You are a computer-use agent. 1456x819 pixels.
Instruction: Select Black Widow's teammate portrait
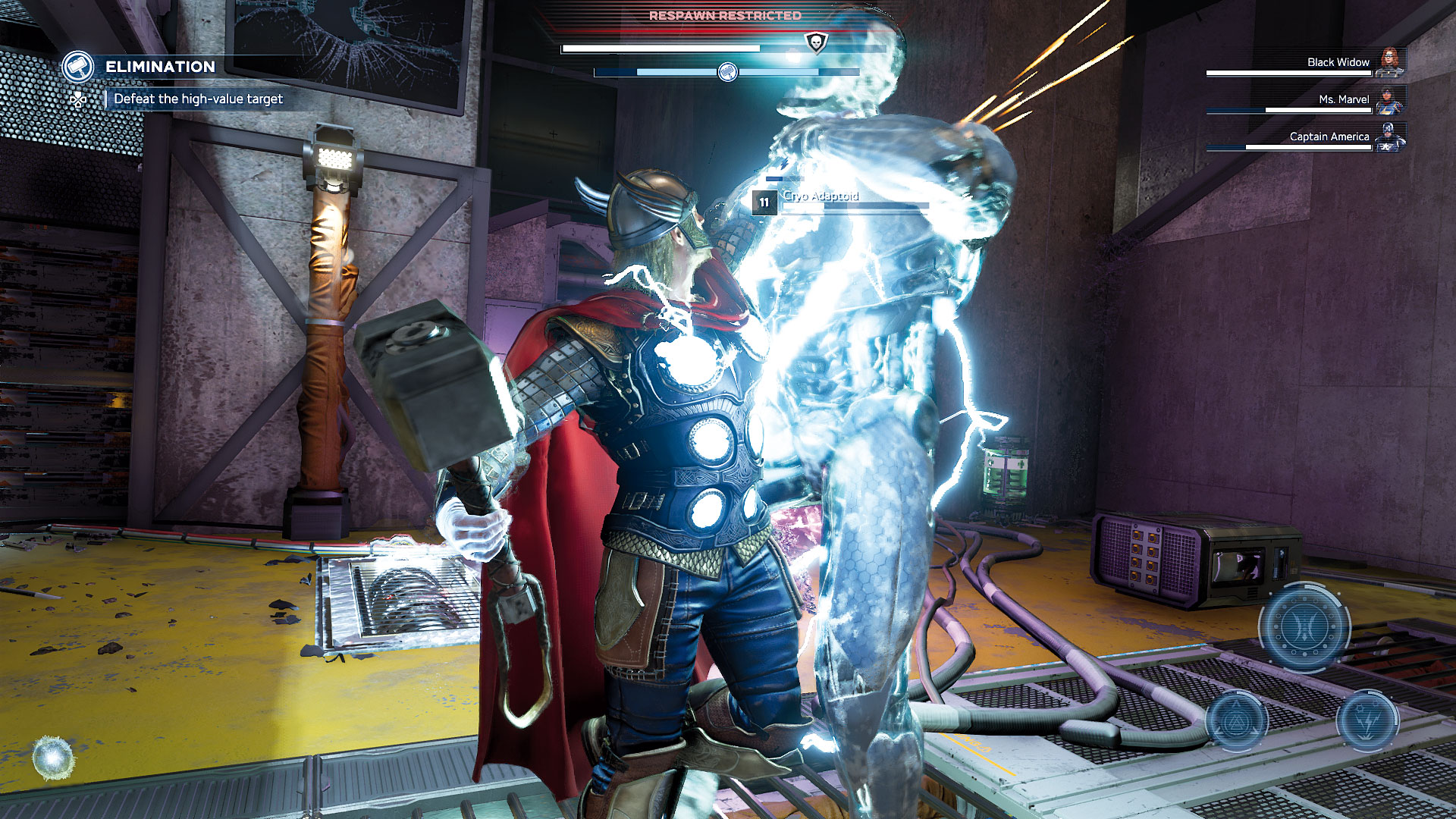coord(1389,62)
